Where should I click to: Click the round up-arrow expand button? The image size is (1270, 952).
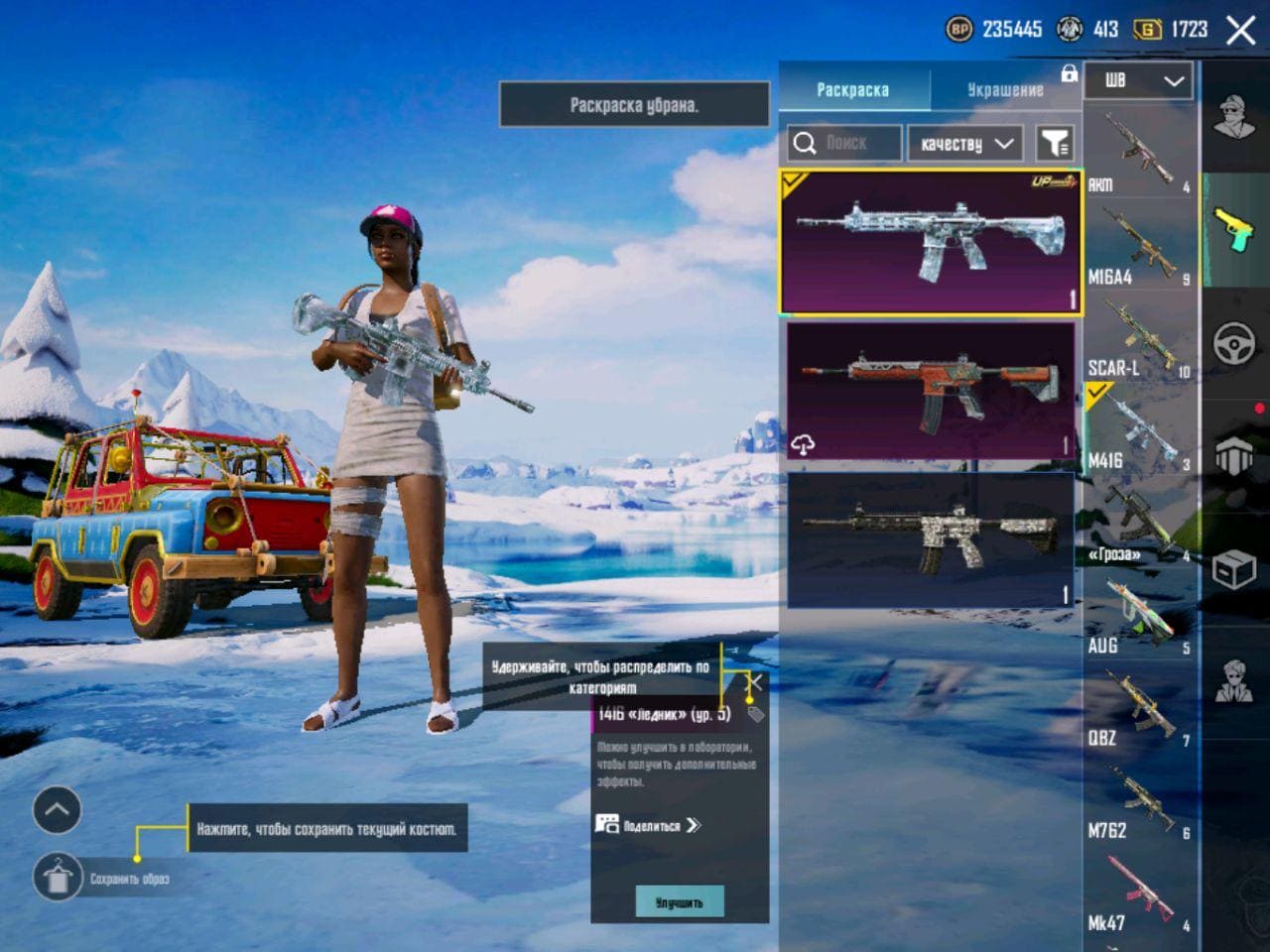(x=57, y=810)
